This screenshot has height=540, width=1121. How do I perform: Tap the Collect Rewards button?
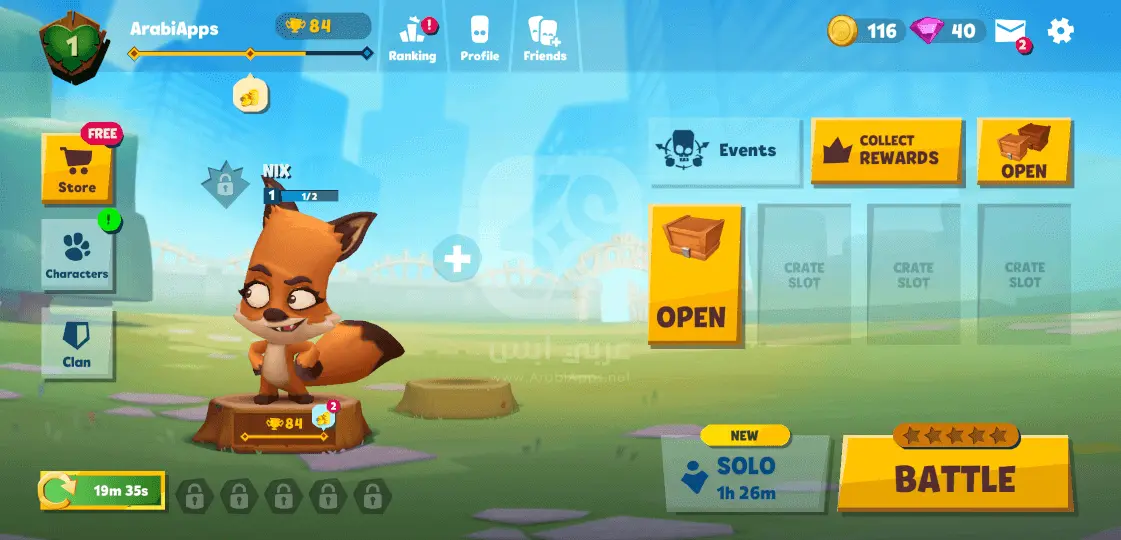point(886,151)
